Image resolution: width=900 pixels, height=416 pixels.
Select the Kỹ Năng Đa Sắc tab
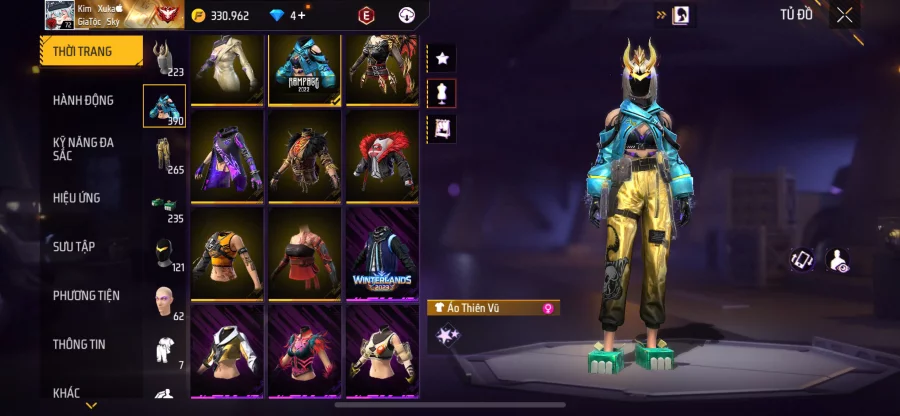pyautogui.click(x=83, y=149)
